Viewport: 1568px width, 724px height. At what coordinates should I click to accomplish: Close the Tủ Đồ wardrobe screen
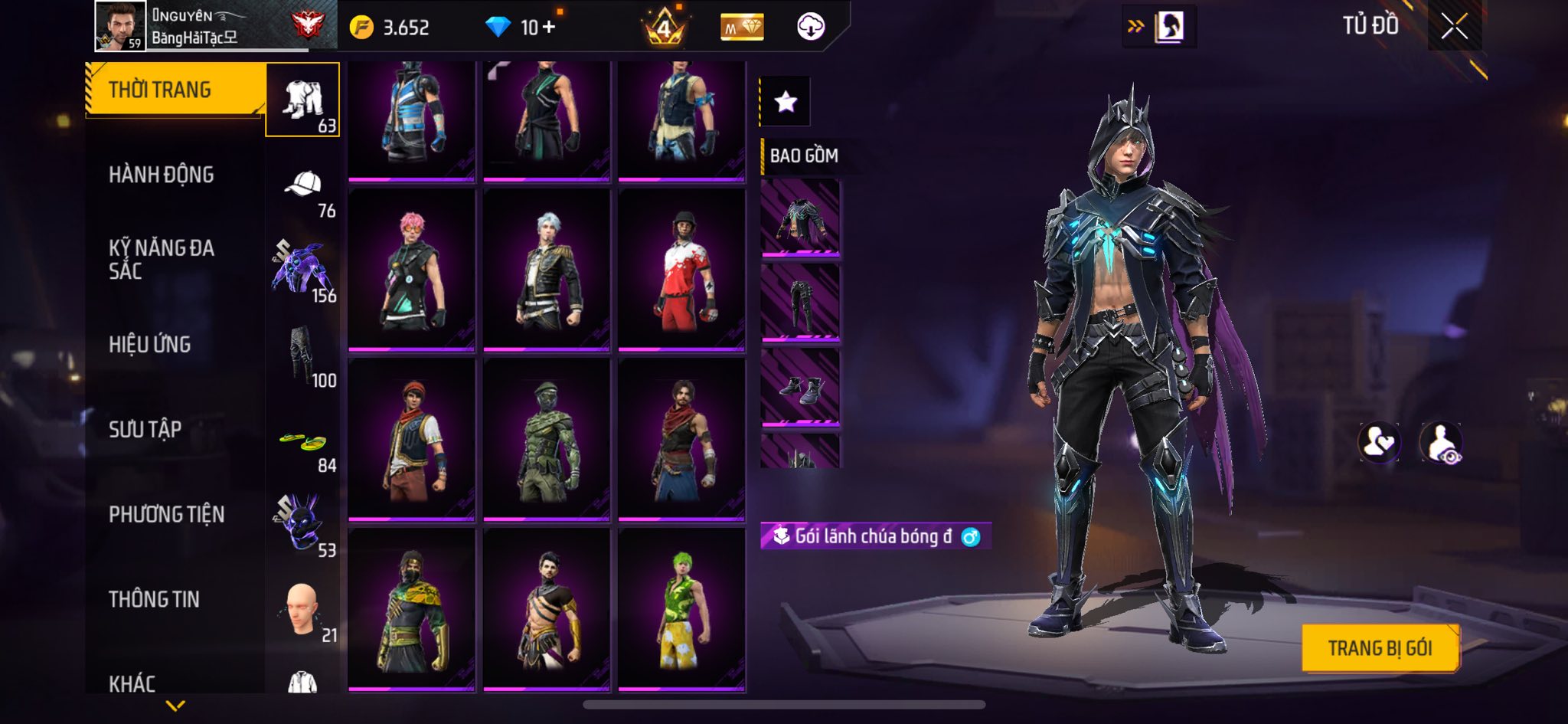tap(1454, 27)
